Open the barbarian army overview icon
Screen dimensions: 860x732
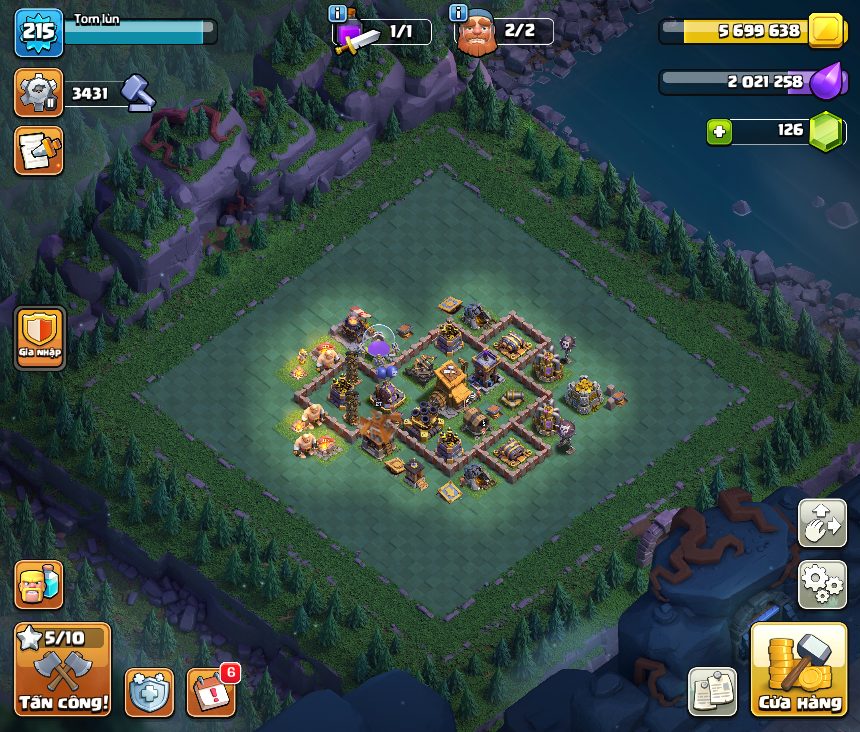(x=38, y=584)
